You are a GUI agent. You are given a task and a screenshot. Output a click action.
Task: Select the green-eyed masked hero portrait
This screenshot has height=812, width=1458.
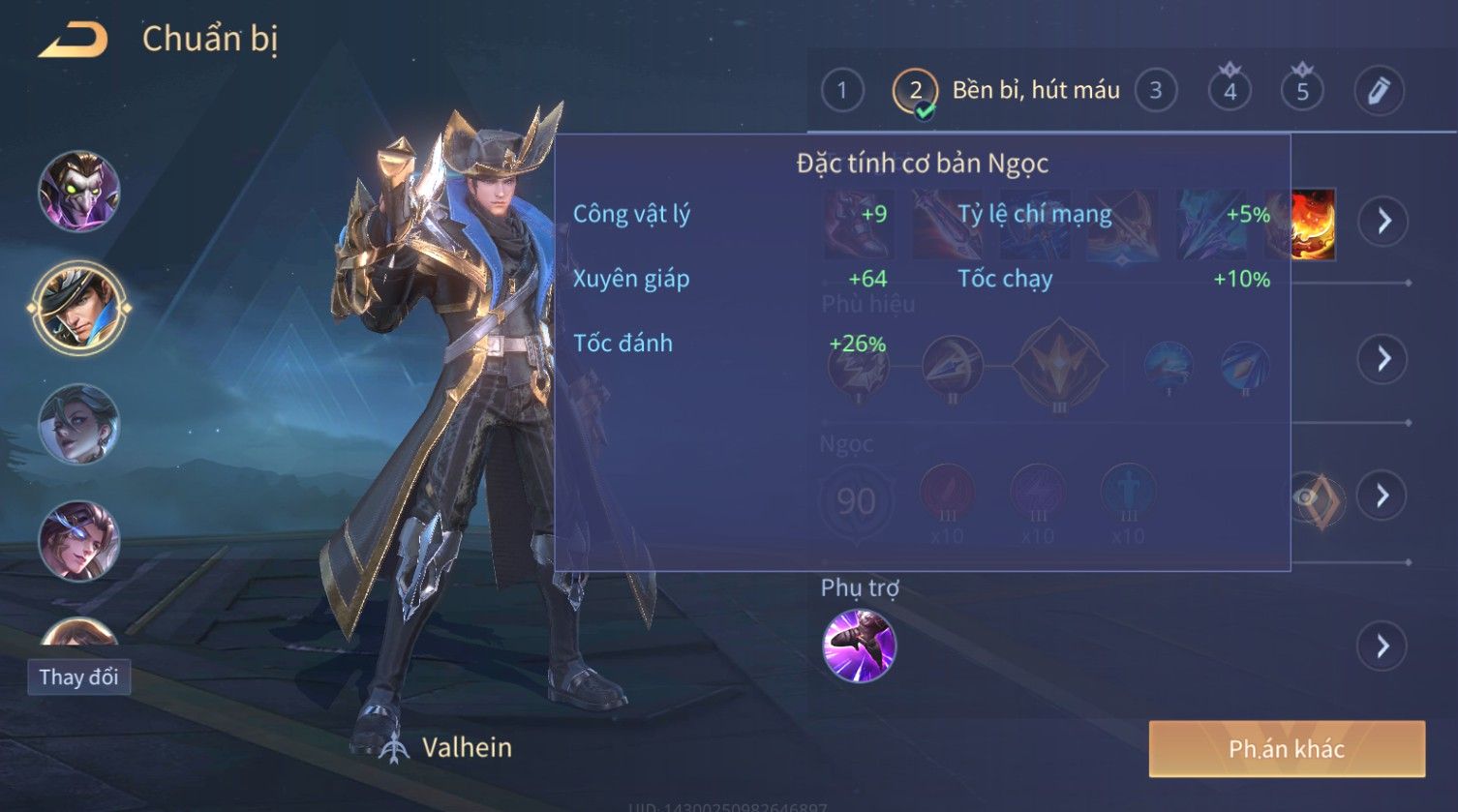pos(79,191)
